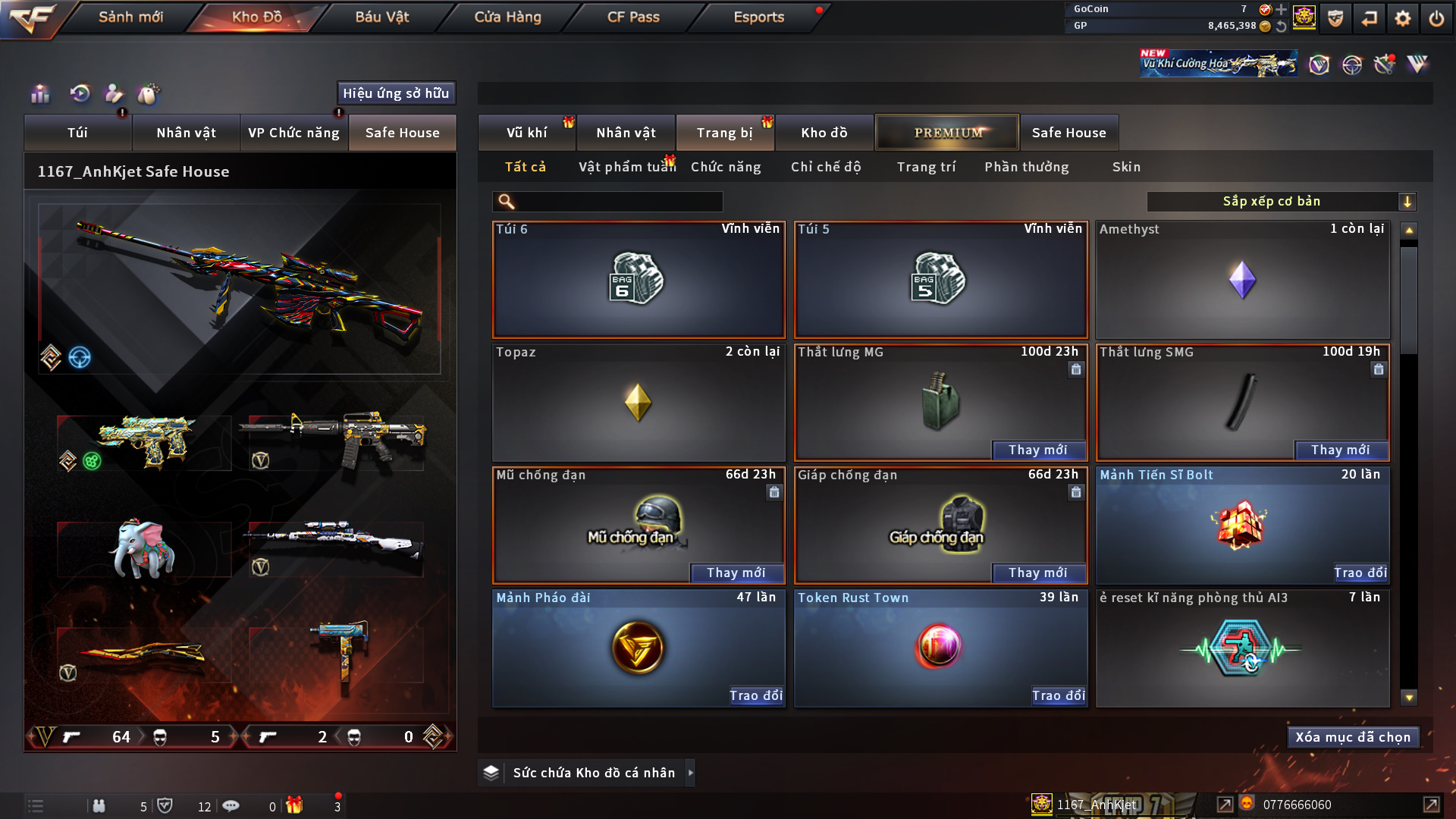Switch to the Vũ khí tab
Screen dimensions: 1456x819
click(x=526, y=133)
